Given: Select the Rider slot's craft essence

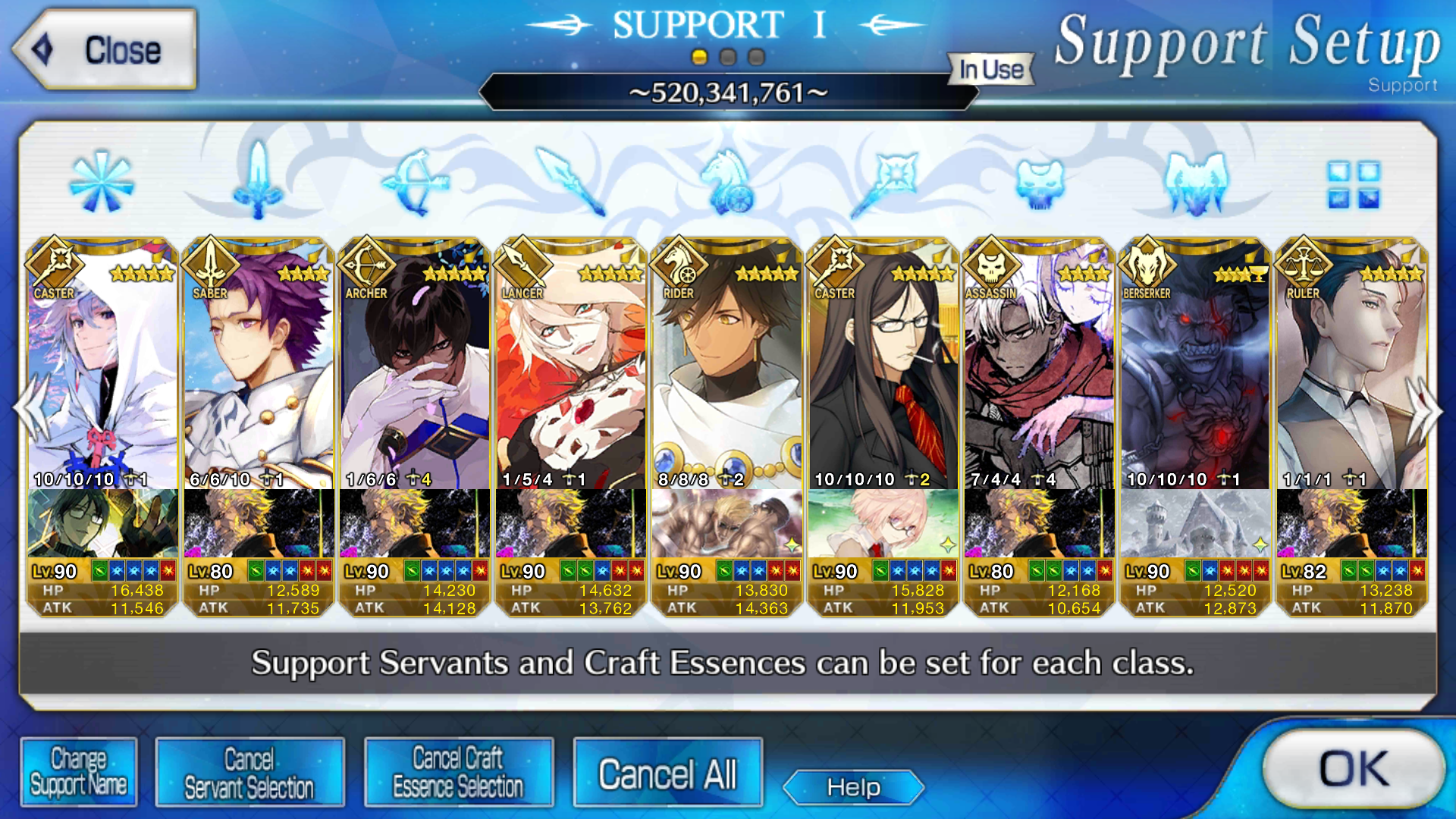Looking at the screenshot, I should 727,523.
